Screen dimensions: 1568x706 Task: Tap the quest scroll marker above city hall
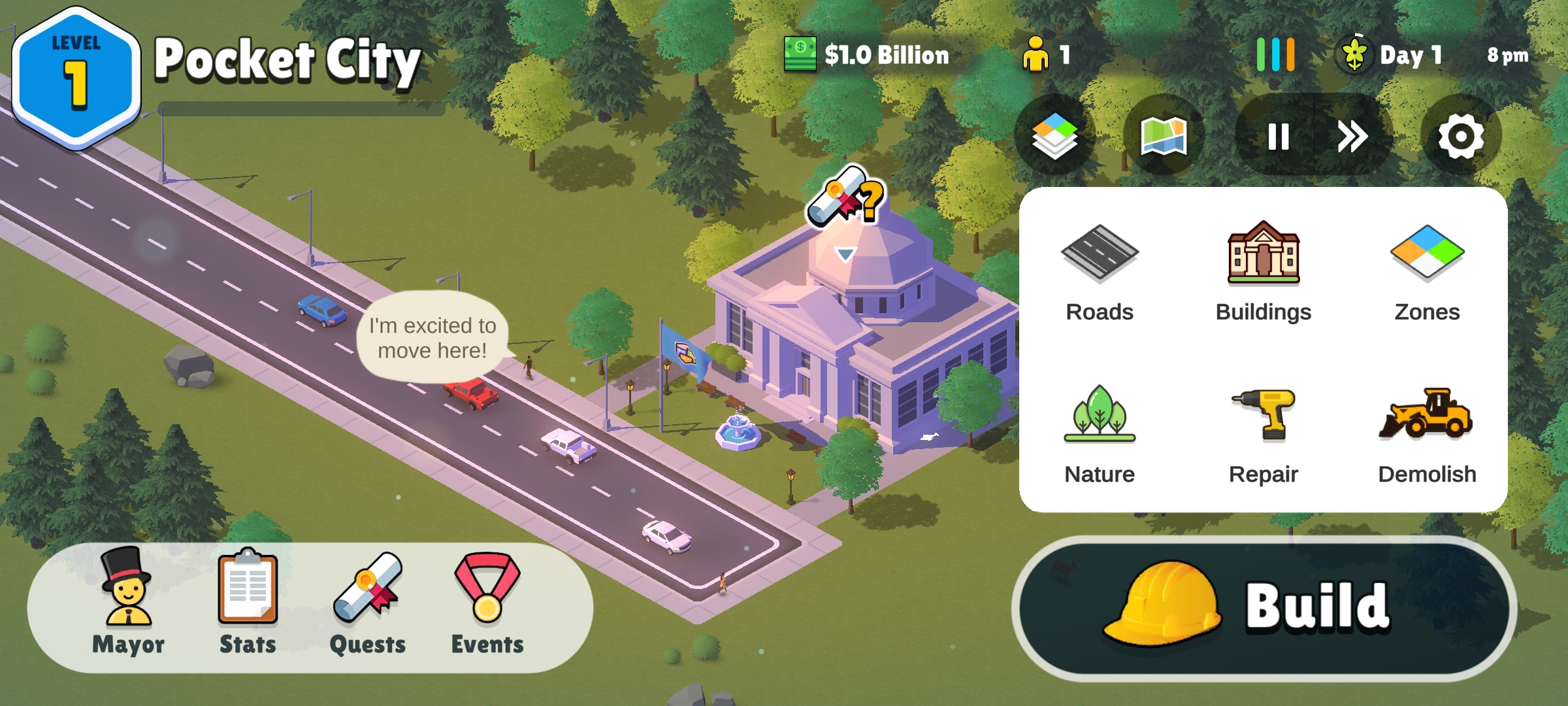[845, 196]
